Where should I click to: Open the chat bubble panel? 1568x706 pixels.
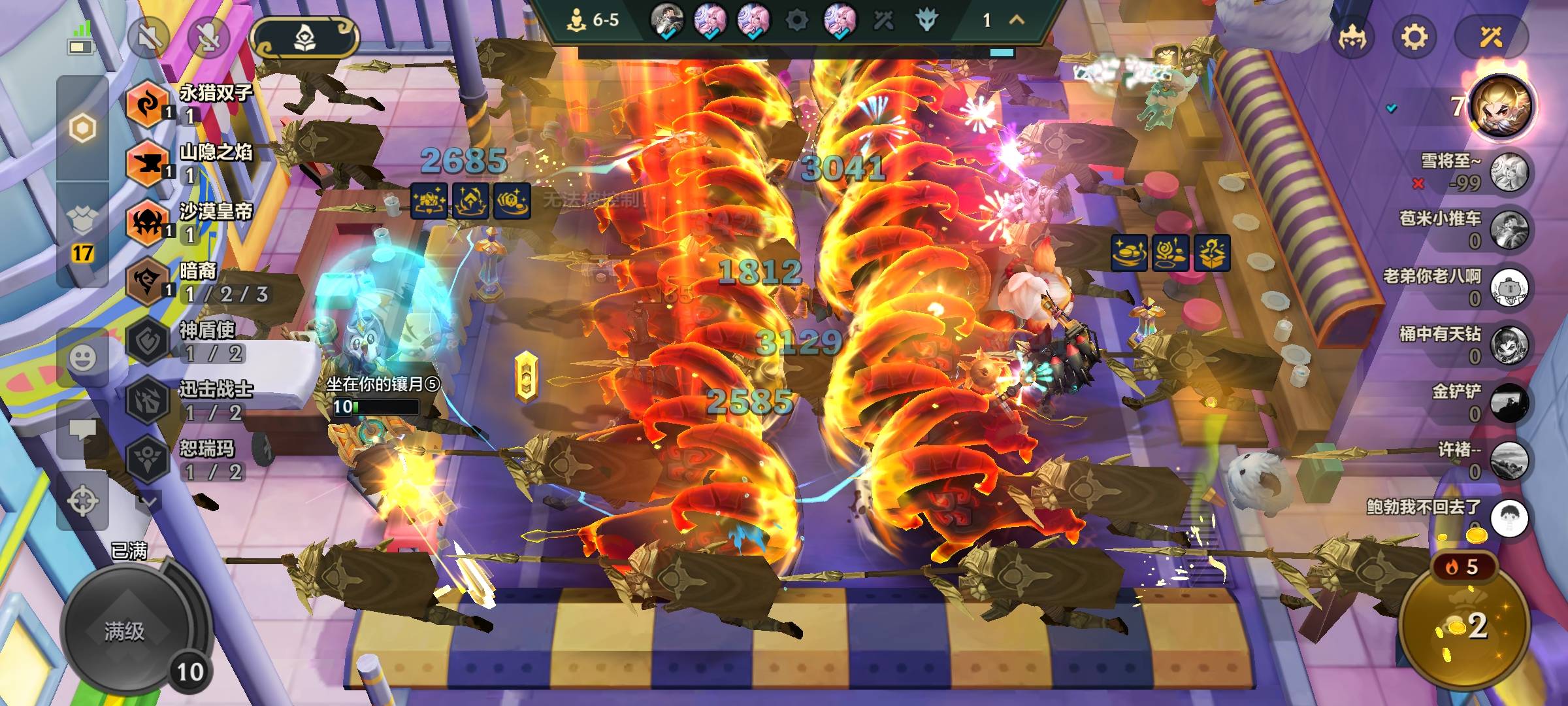click(x=83, y=429)
